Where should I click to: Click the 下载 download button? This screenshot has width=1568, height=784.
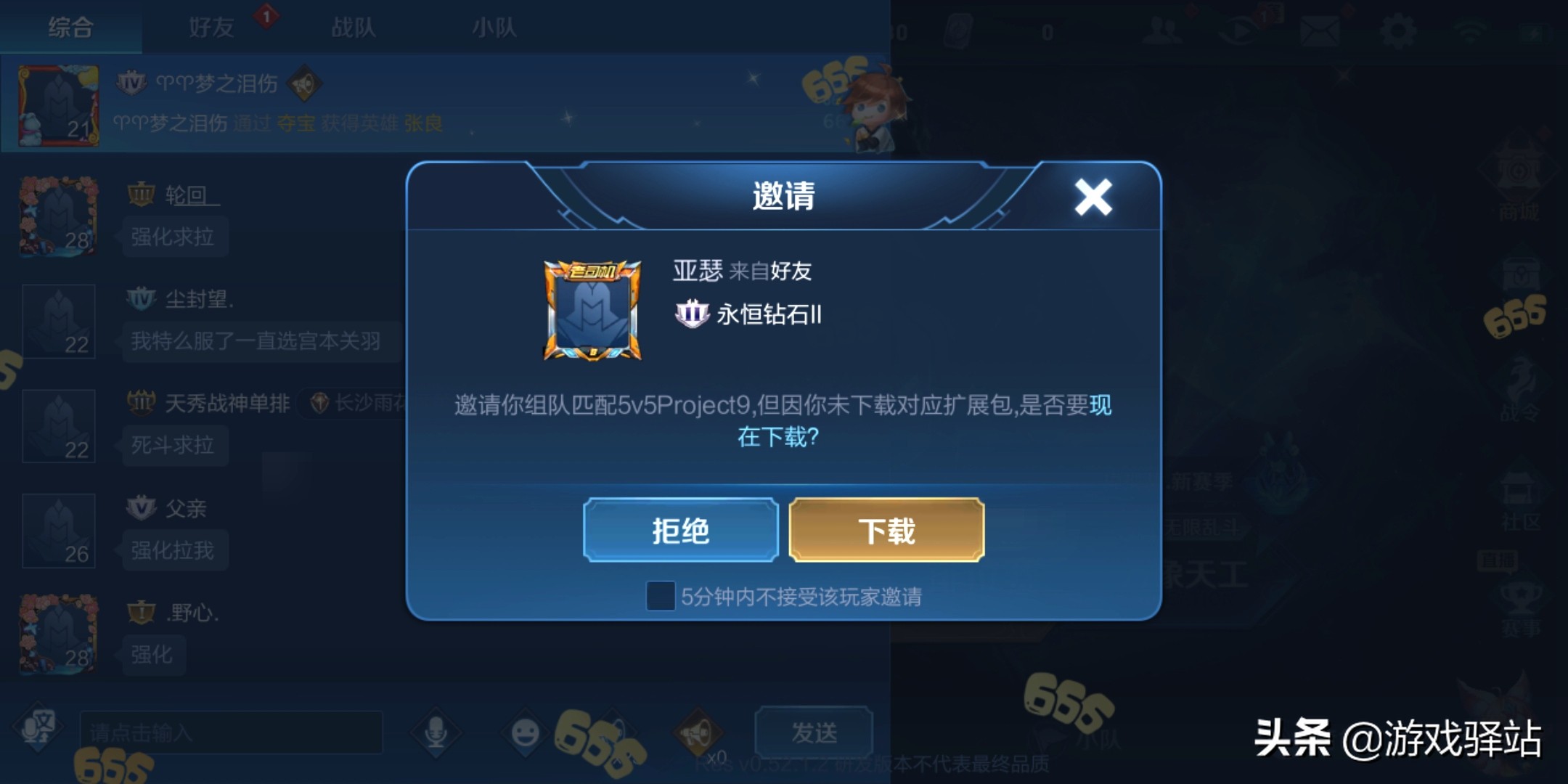click(x=887, y=530)
